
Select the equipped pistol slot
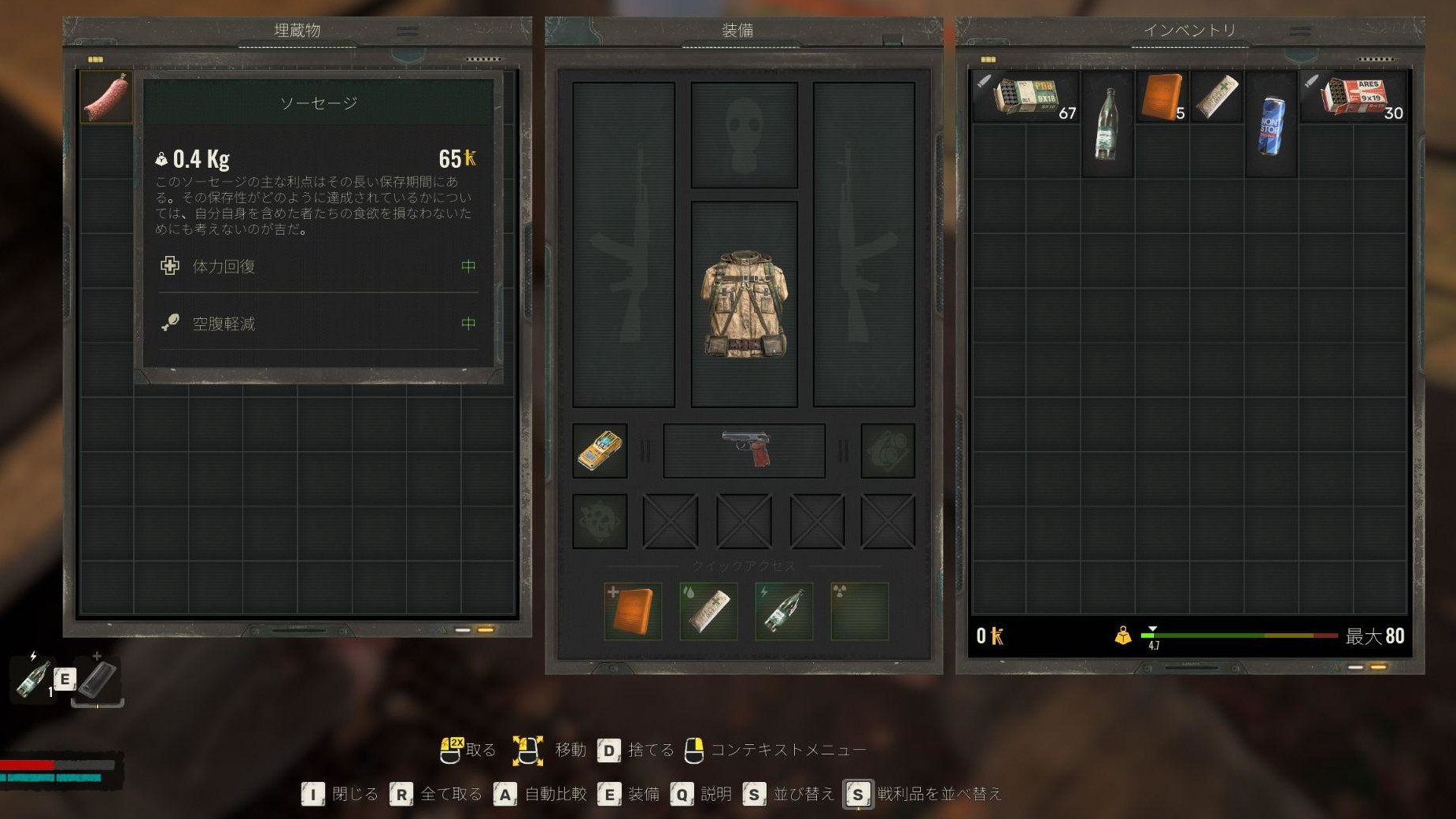pos(745,450)
